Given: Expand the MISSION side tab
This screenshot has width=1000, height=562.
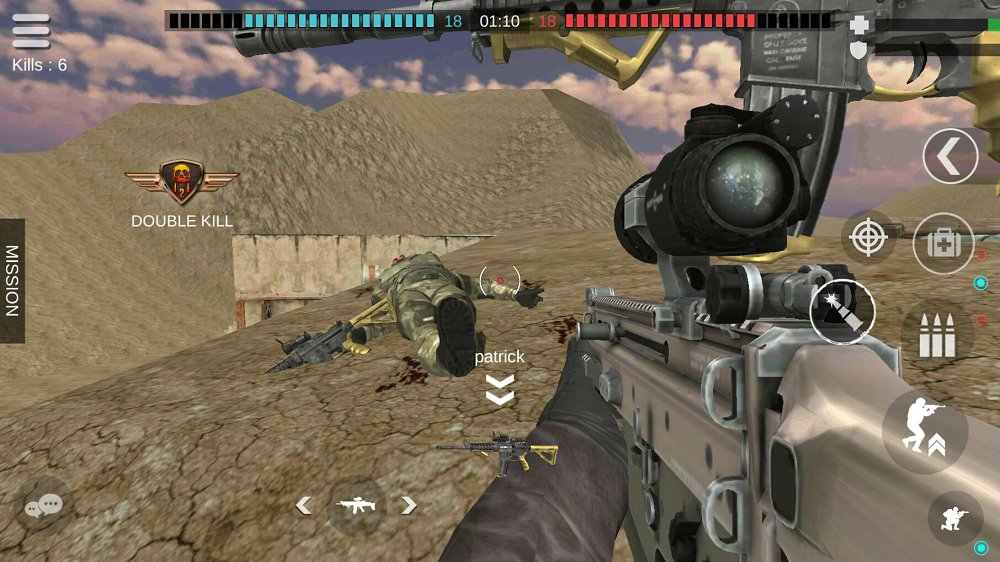Looking at the screenshot, I should pos(12,281).
